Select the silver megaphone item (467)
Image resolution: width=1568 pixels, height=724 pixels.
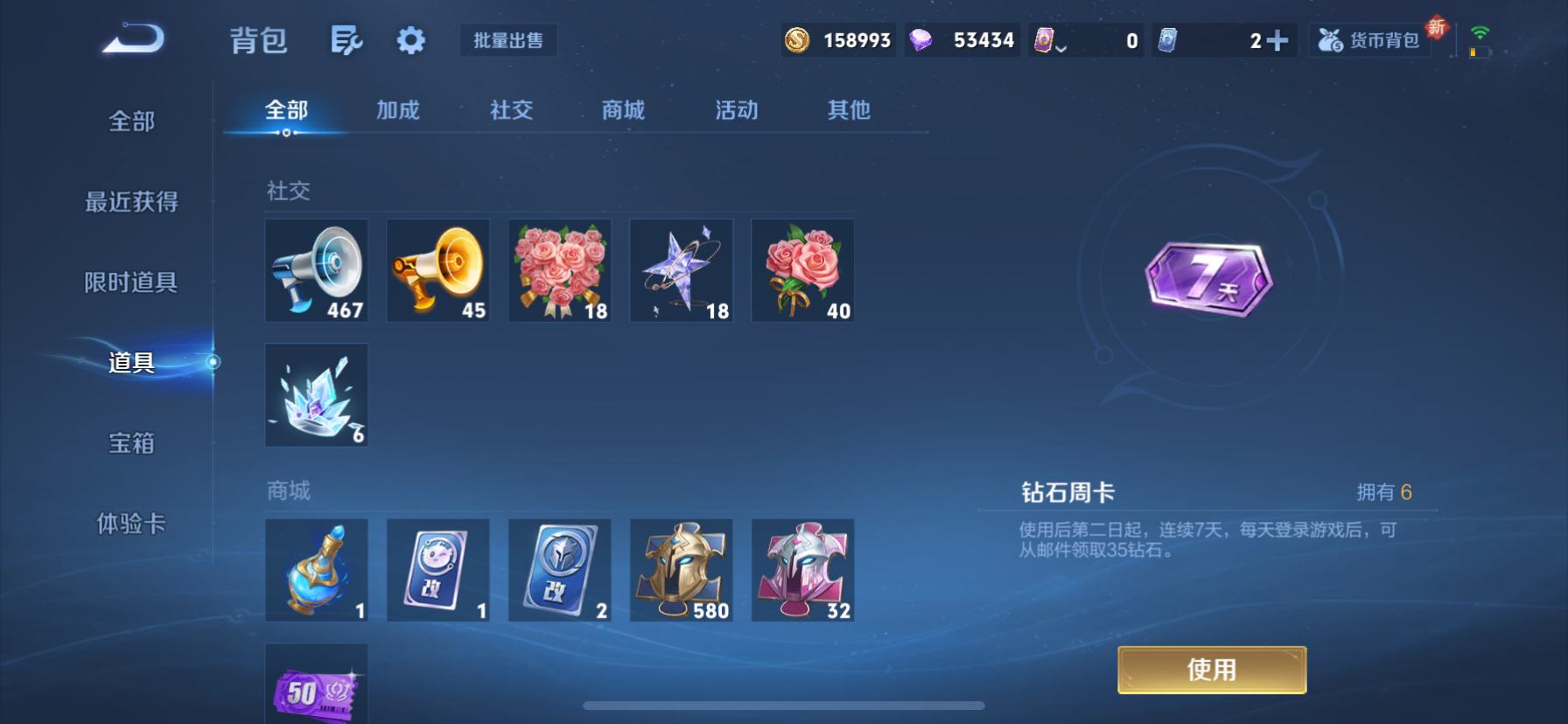[x=316, y=270]
